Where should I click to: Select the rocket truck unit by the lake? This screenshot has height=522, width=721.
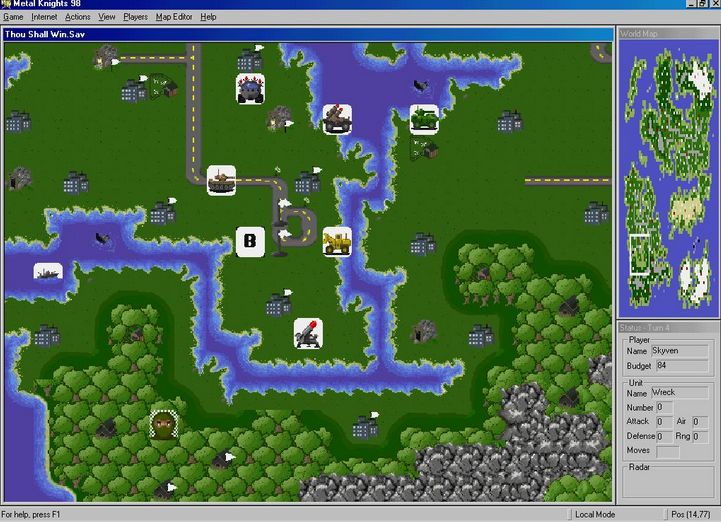point(337,119)
